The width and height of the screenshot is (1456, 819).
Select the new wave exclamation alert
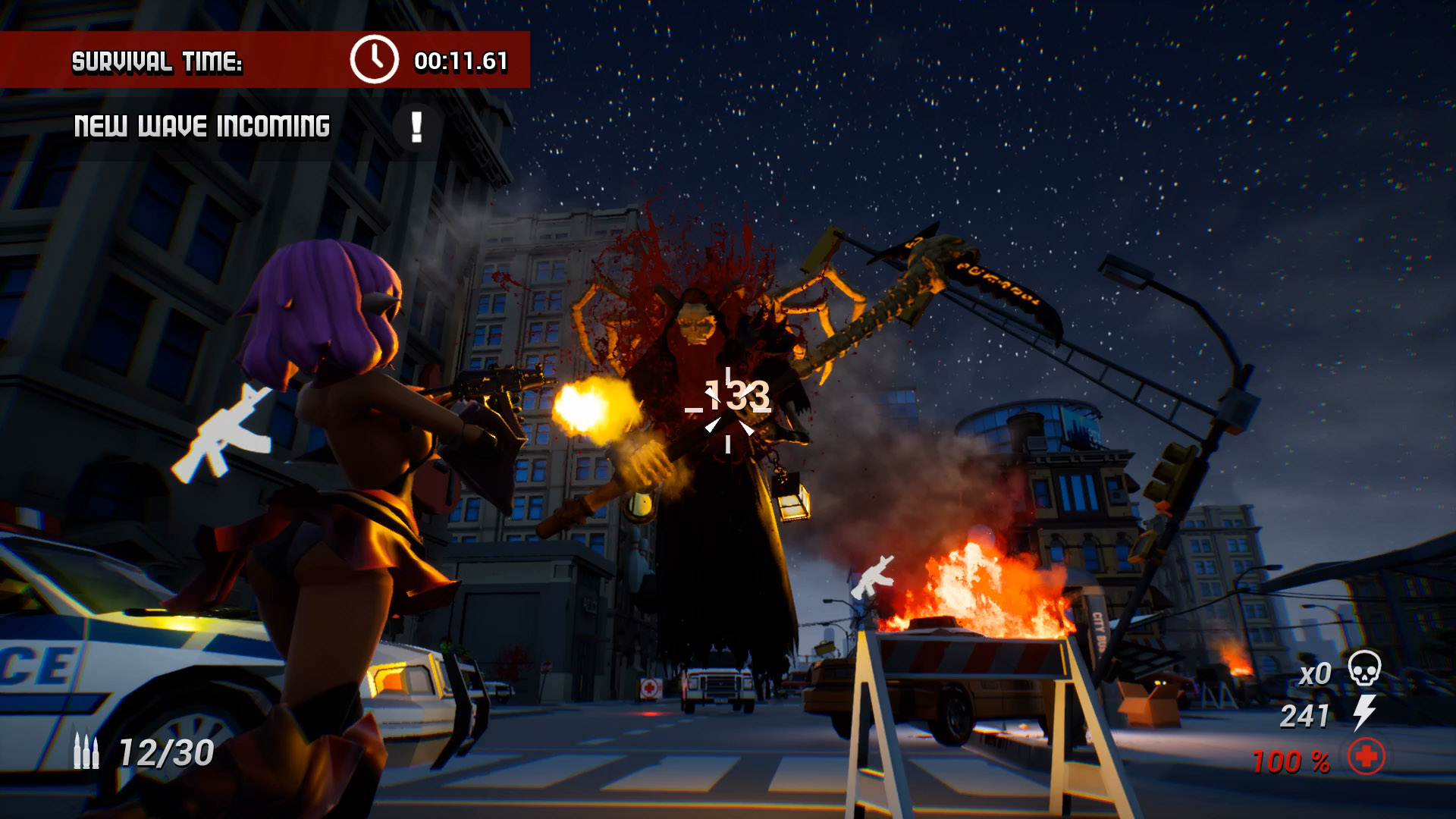click(x=416, y=127)
